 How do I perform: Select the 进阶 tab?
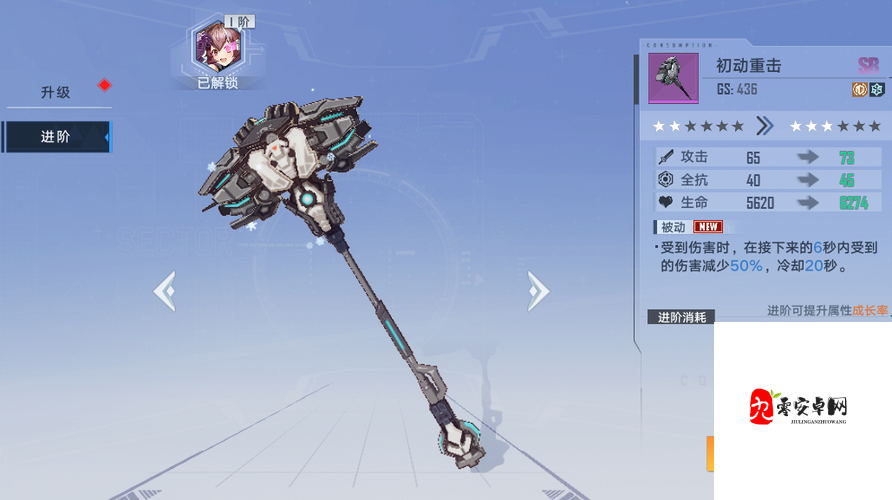click(x=55, y=137)
